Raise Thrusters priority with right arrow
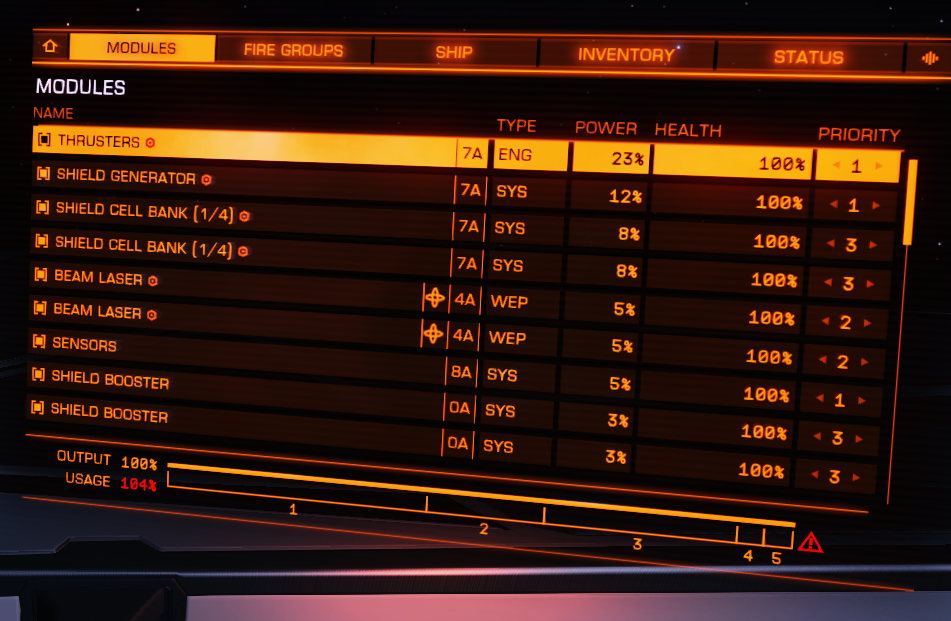This screenshot has width=951, height=621. [880, 167]
